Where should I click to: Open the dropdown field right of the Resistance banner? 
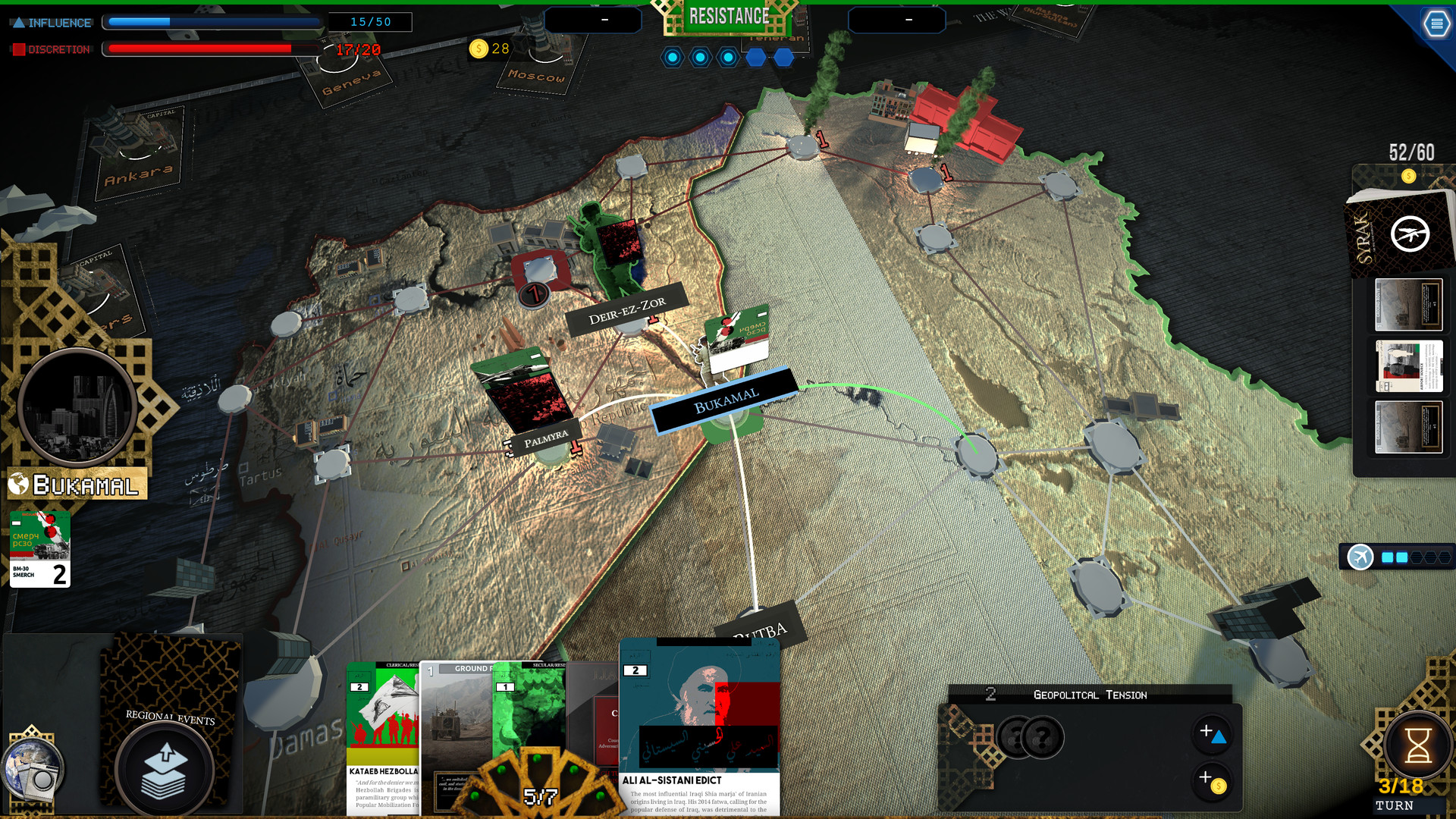(897, 20)
